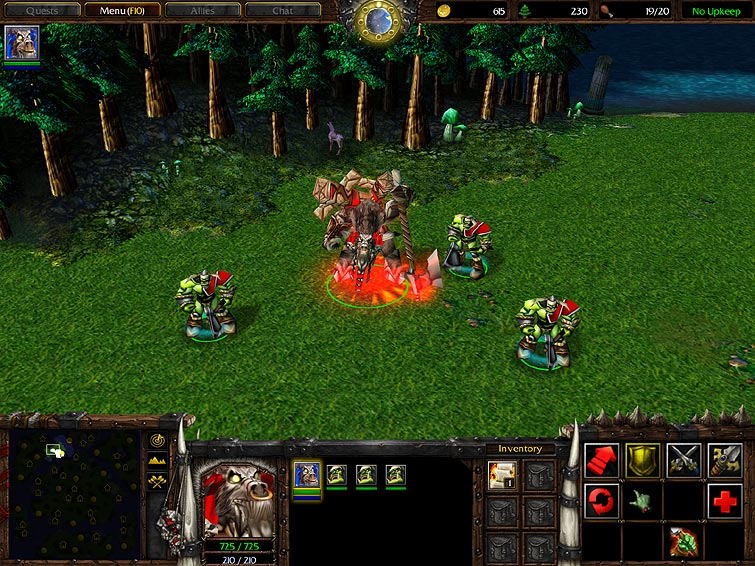Open the Quests log

pyautogui.click(x=41, y=11)
